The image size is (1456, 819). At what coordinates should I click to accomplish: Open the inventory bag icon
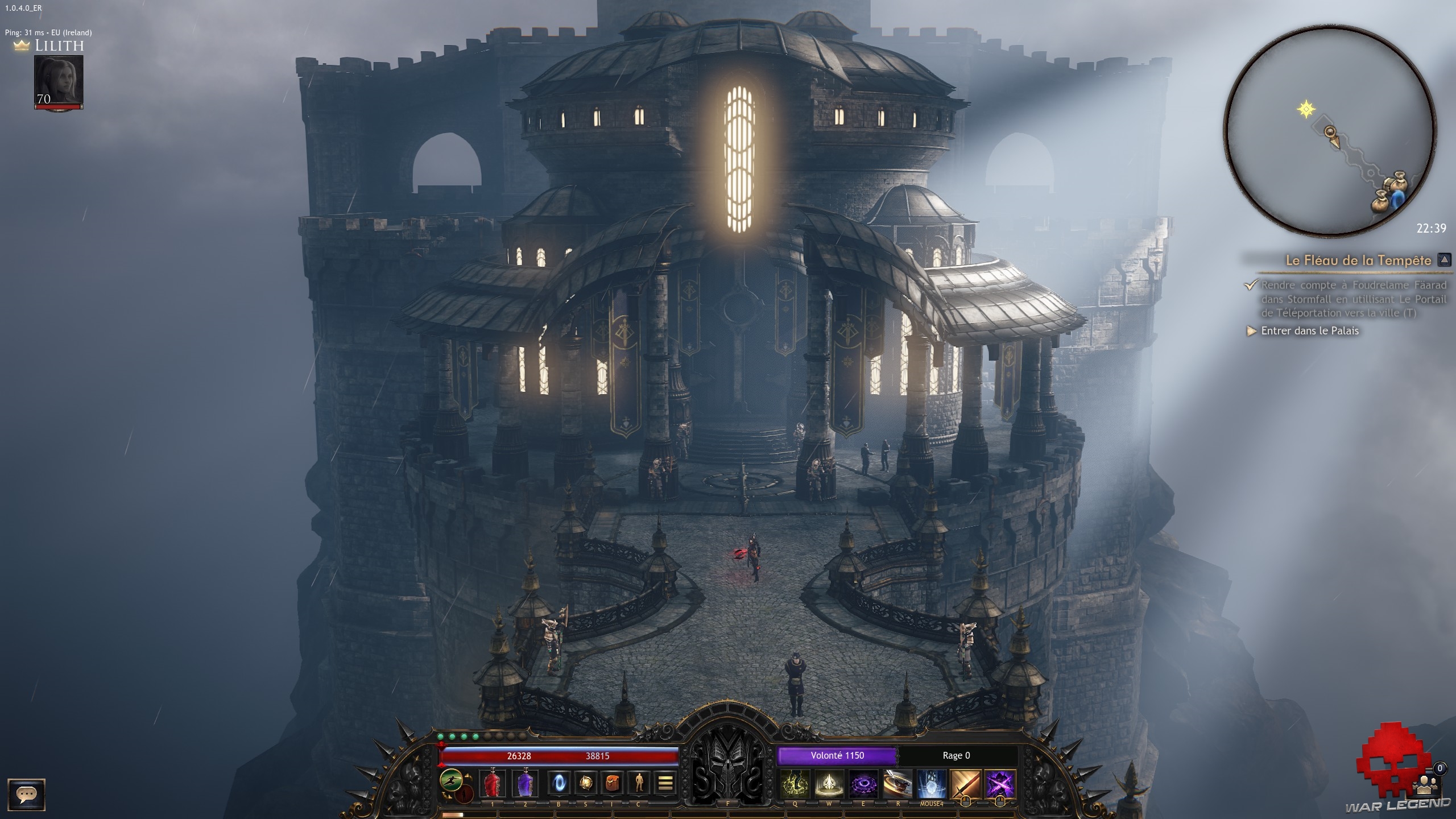tap(612, 784)
